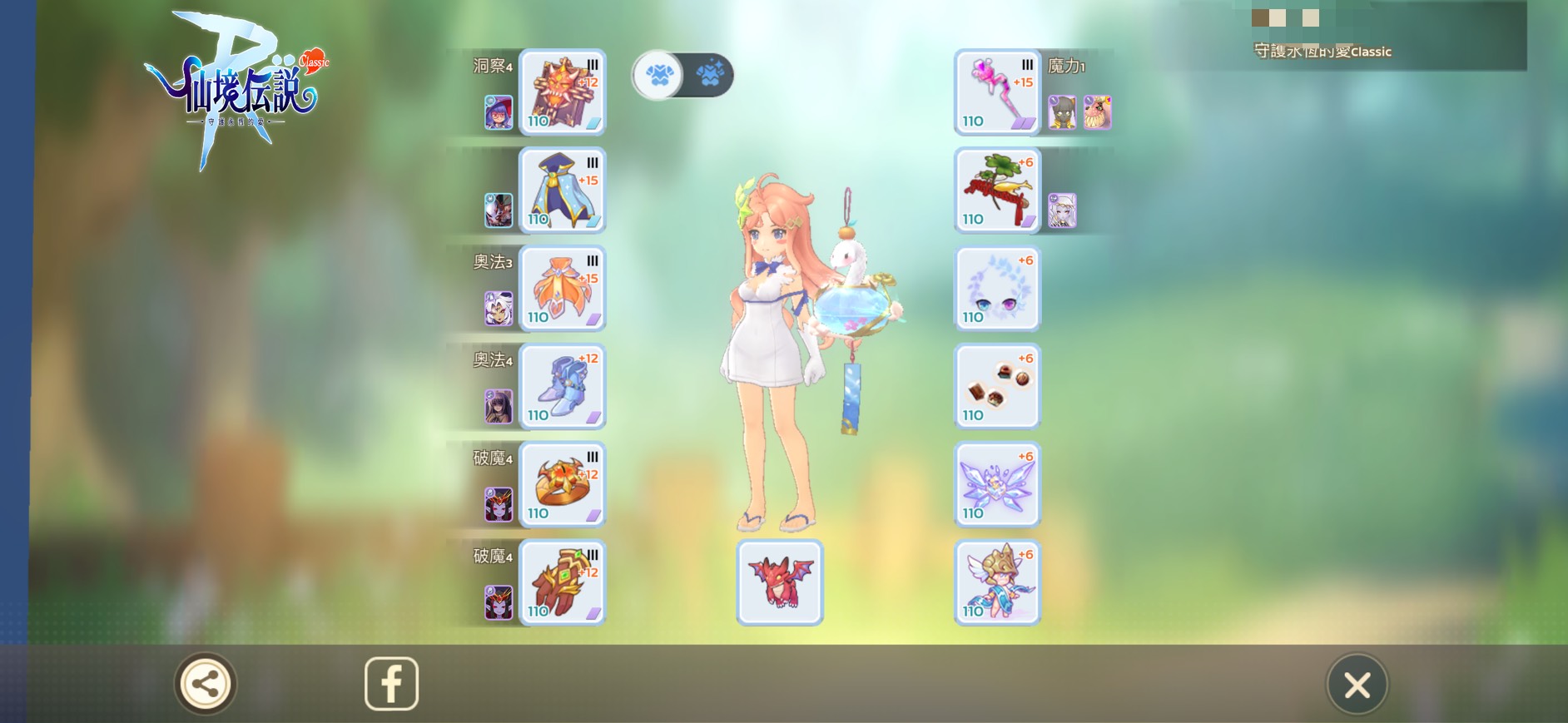Select the +6 crystal fairy wings

pyautogui.click(x=997, y=484)
